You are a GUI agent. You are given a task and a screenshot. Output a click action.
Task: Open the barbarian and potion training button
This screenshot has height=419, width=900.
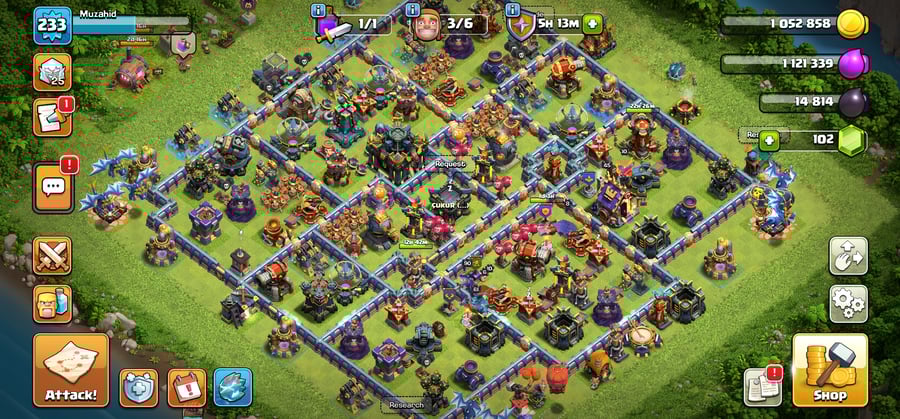pyautogui.click(x=52, y=302)
